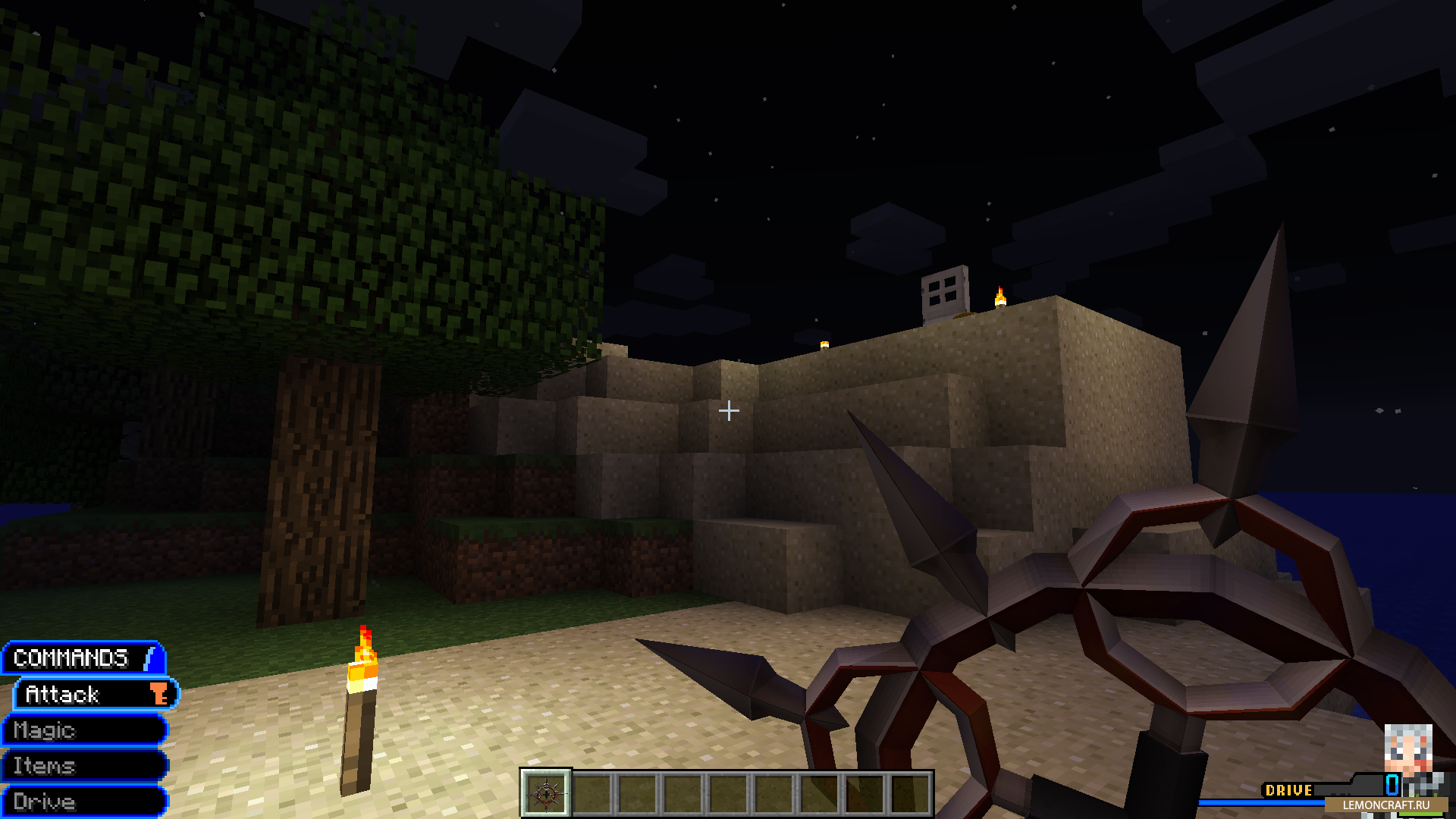Activate the Drive command
The image size is (1456, 819).
tap(83, 802)
